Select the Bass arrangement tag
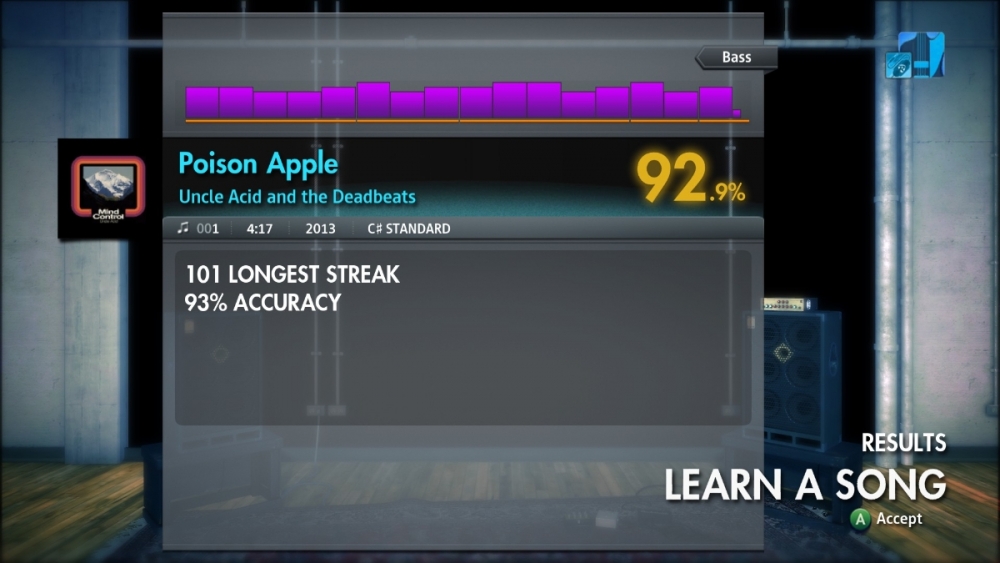The width and height of the screenshot is (1000, 563). coord(737,58)
